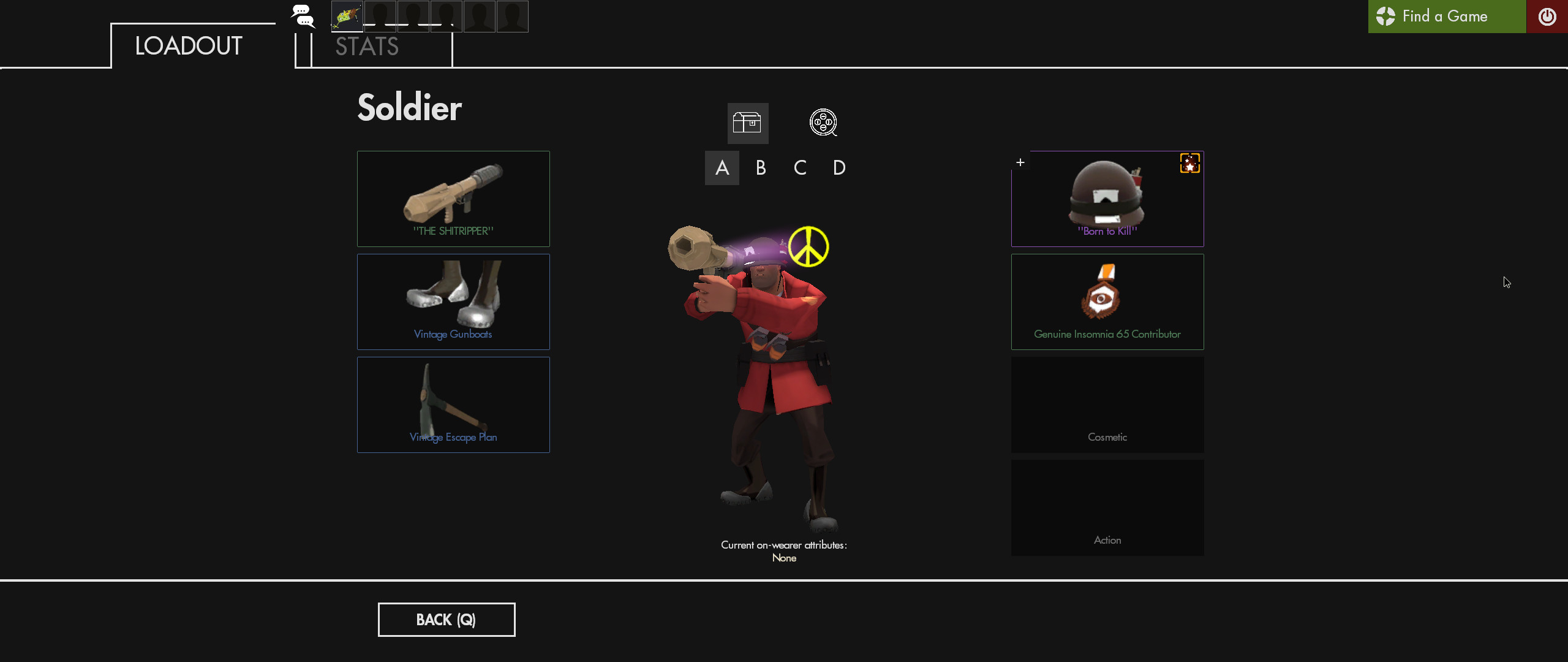Screen dimensions: 1568x662
Task: Click the power quit icon in the top right
Action: pos(1549,17)
